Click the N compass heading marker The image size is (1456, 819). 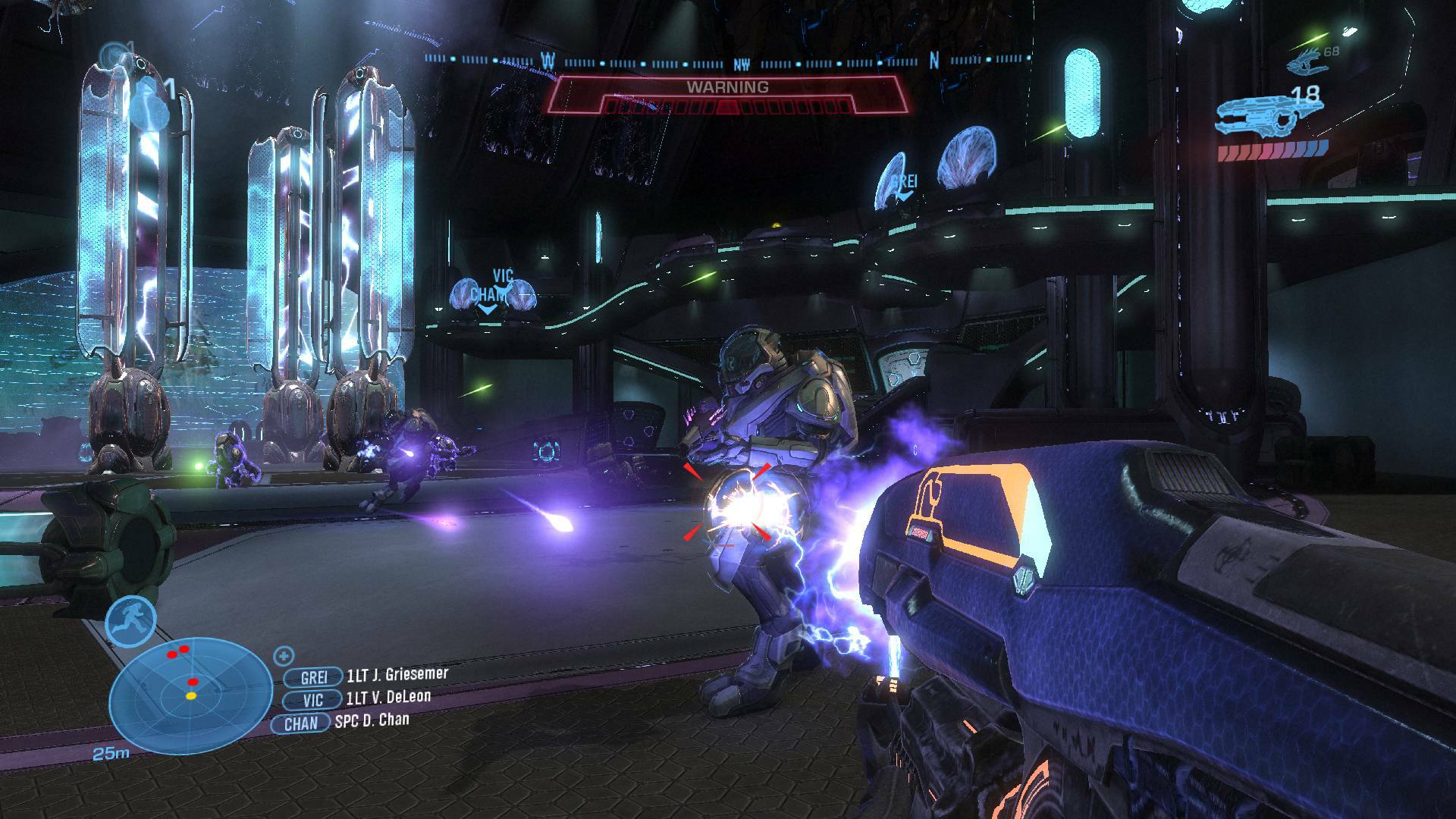935,59
